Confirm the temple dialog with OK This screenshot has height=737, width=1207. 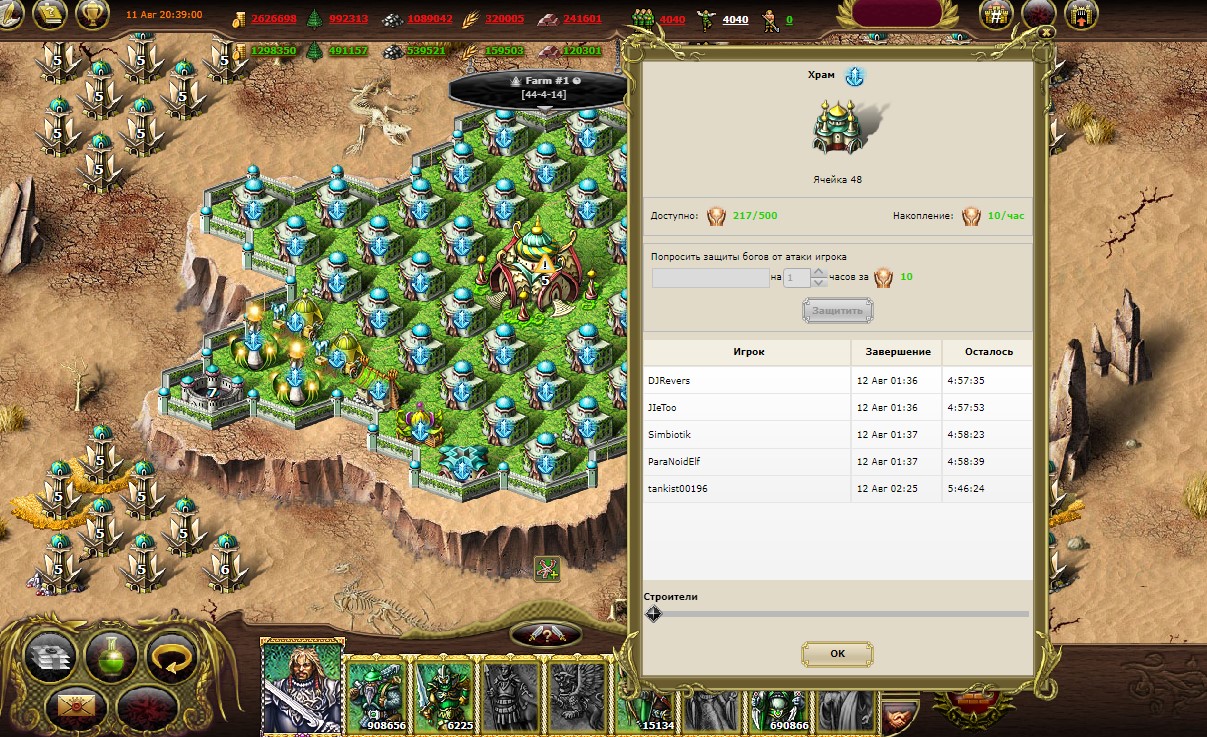click(x=837, y=654)
